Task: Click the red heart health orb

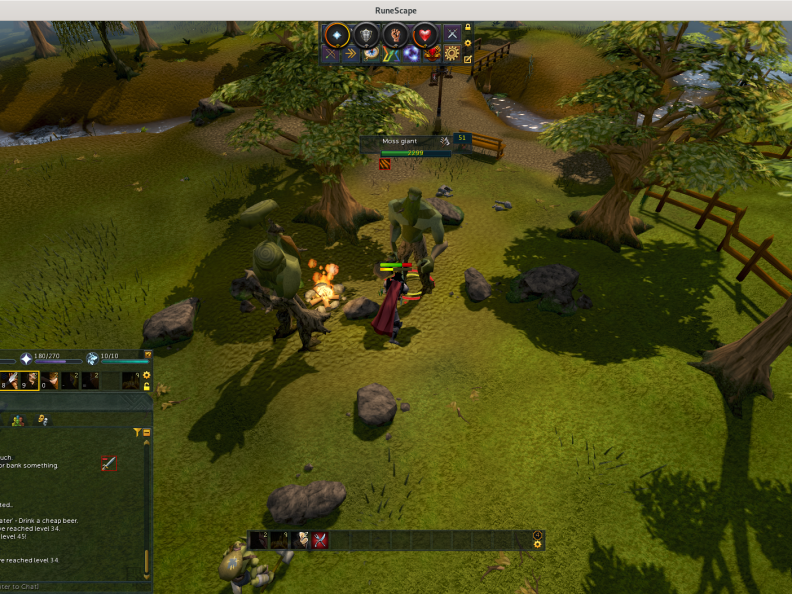Action: click(425, 34)
